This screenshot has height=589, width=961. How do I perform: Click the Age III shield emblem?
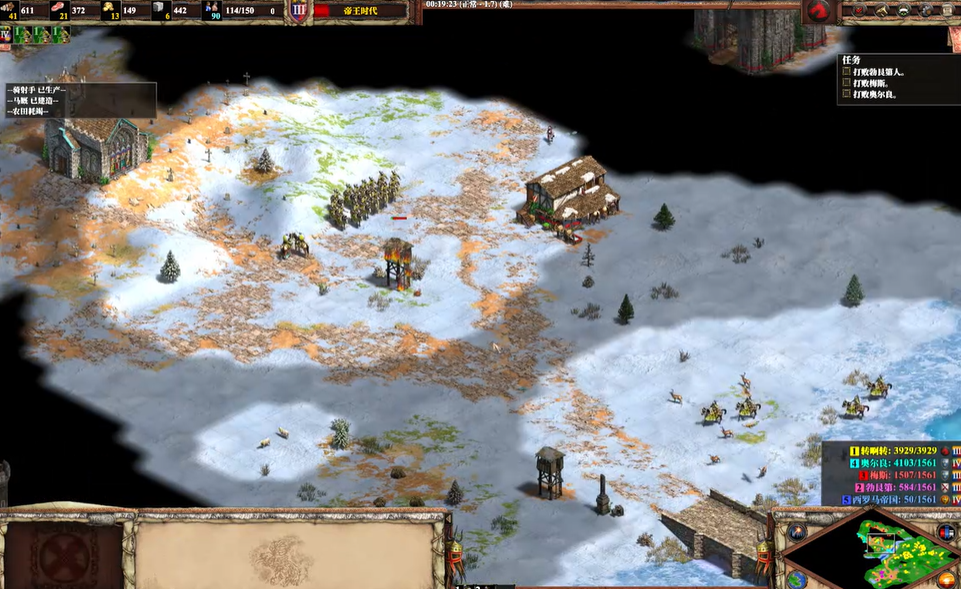point(299,11)
